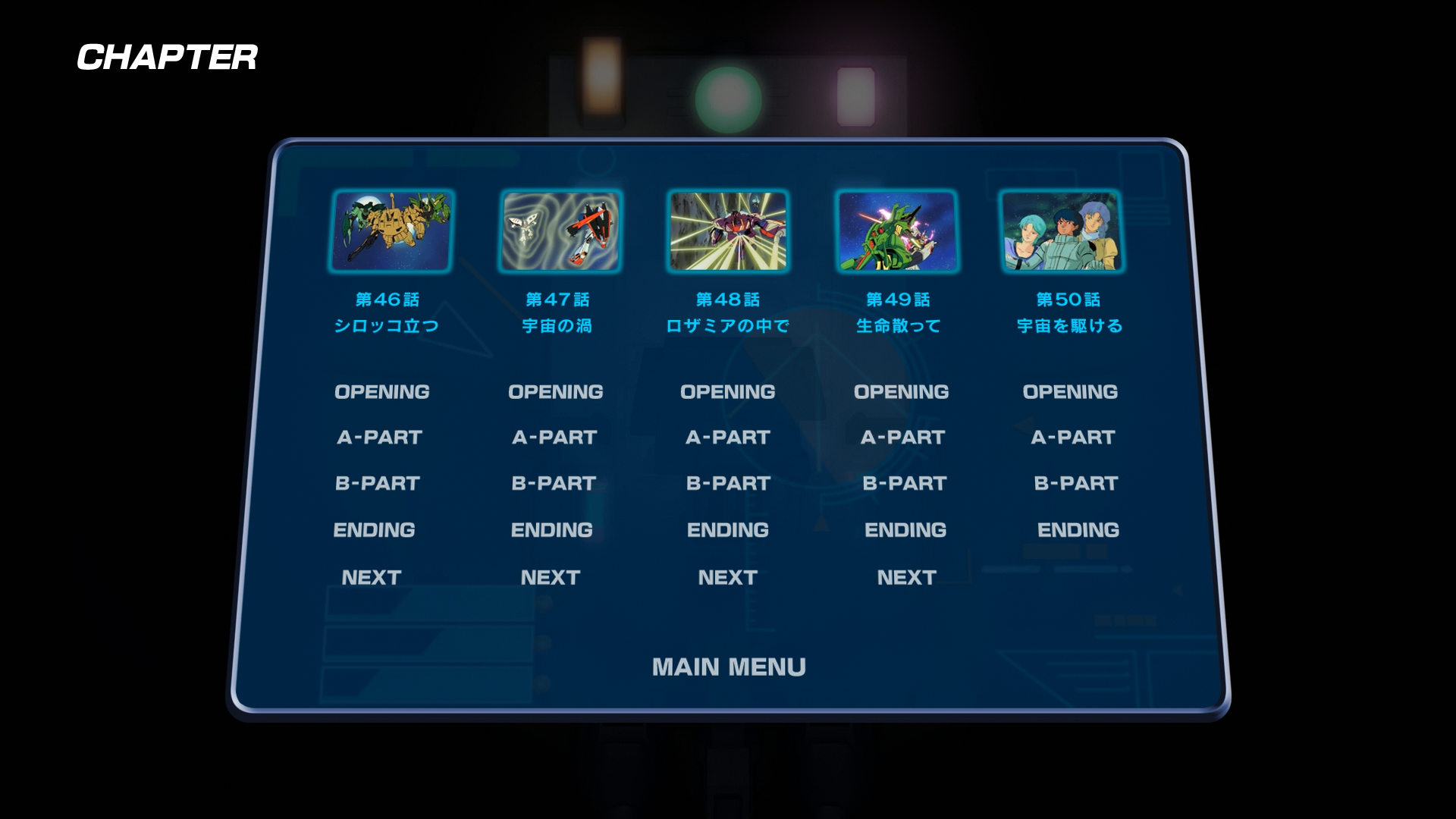Play ENDING of episode 47
Image resolution: width=1456 pixels, height=819 pixels.
pyautogui.click(x=552, y=530)
